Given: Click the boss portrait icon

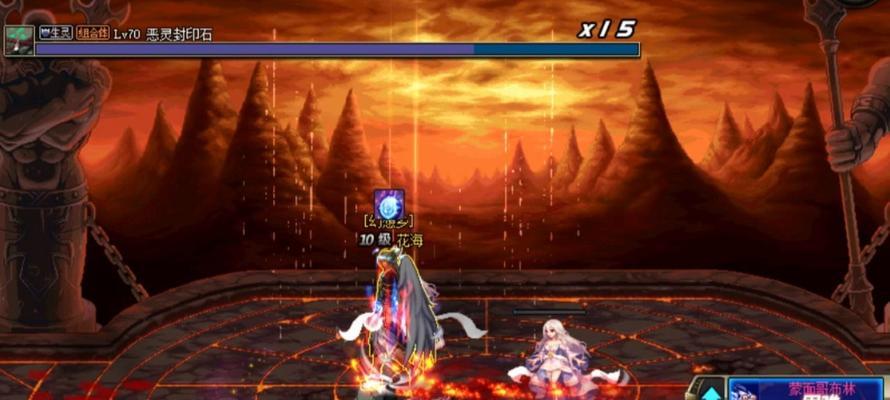Looking at the screenshot, I should [x=18, y=40].
